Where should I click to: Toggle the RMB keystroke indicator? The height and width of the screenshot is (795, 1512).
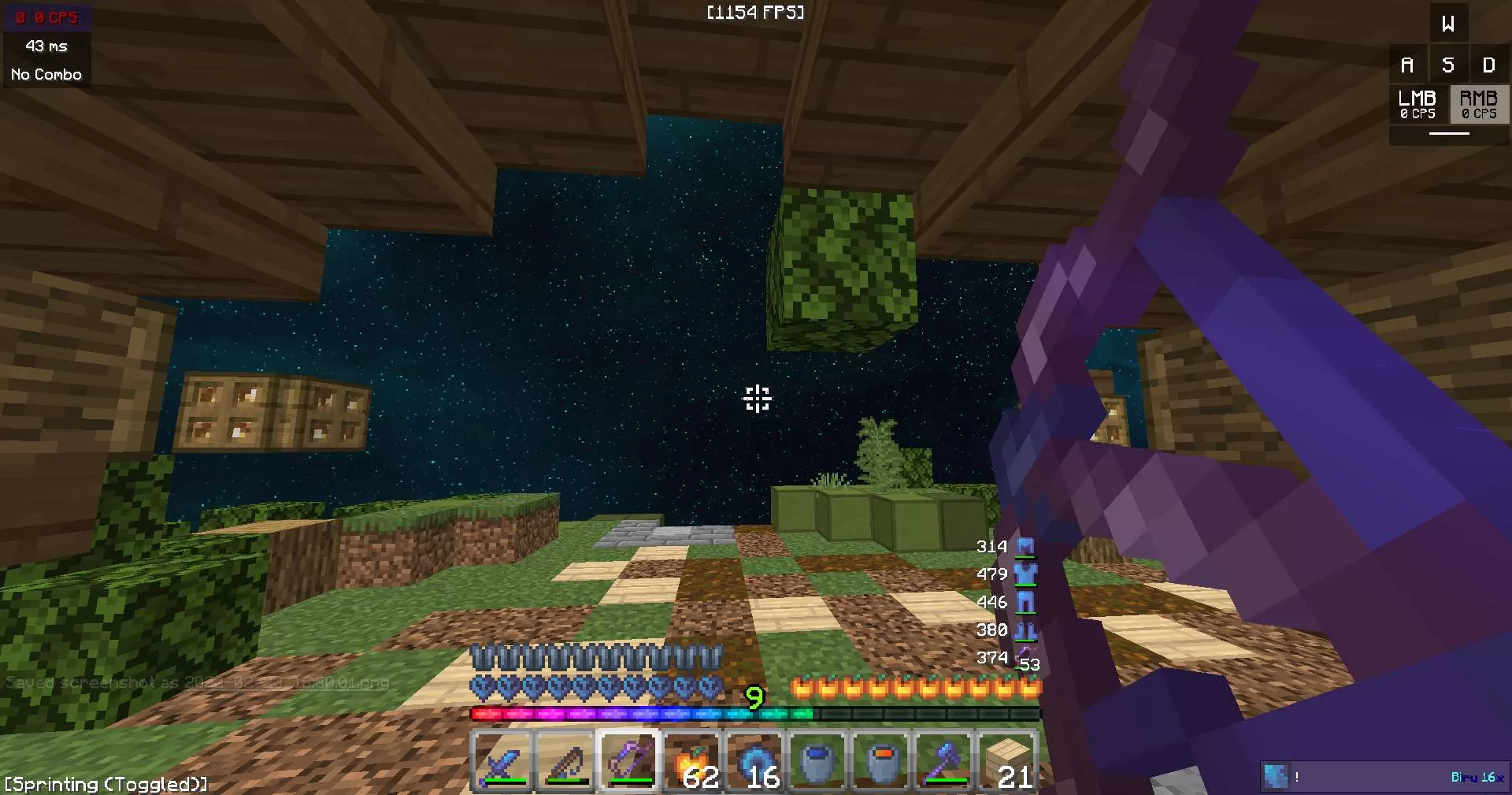coord(1478,105)
